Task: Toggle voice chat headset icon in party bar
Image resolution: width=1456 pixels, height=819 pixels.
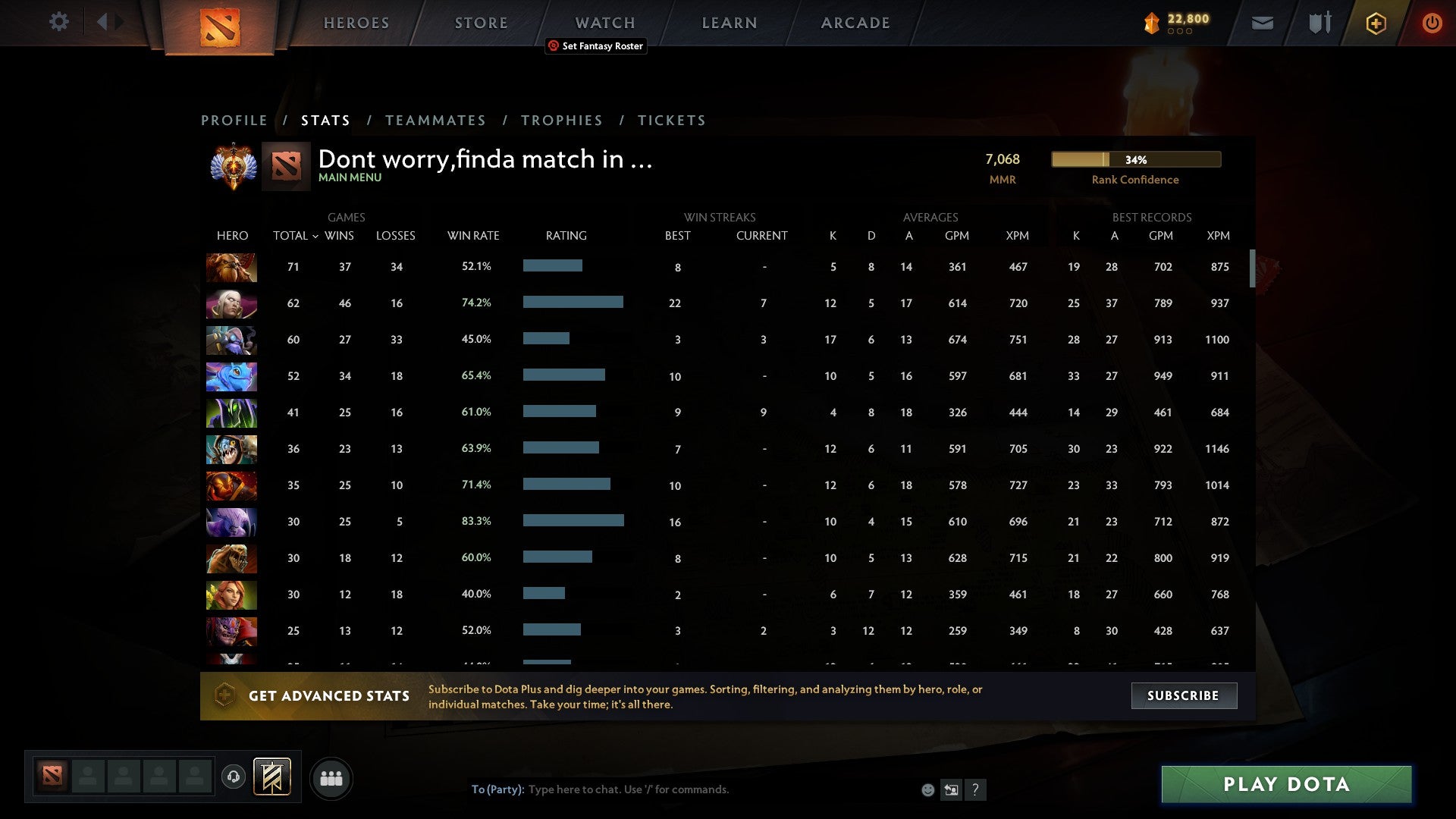Action: [233, 777]
